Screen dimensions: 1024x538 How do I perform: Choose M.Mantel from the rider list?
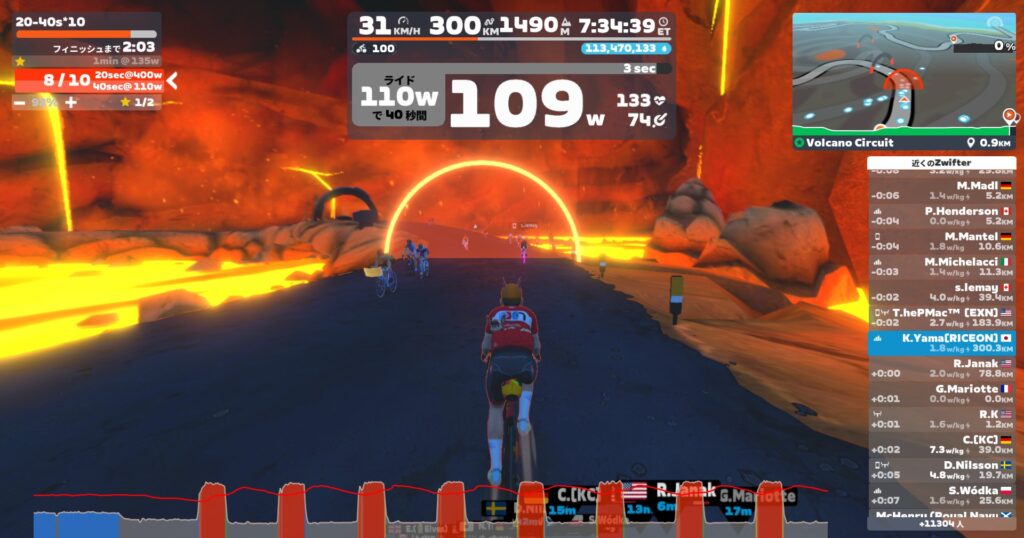click(x=941, y=241)
